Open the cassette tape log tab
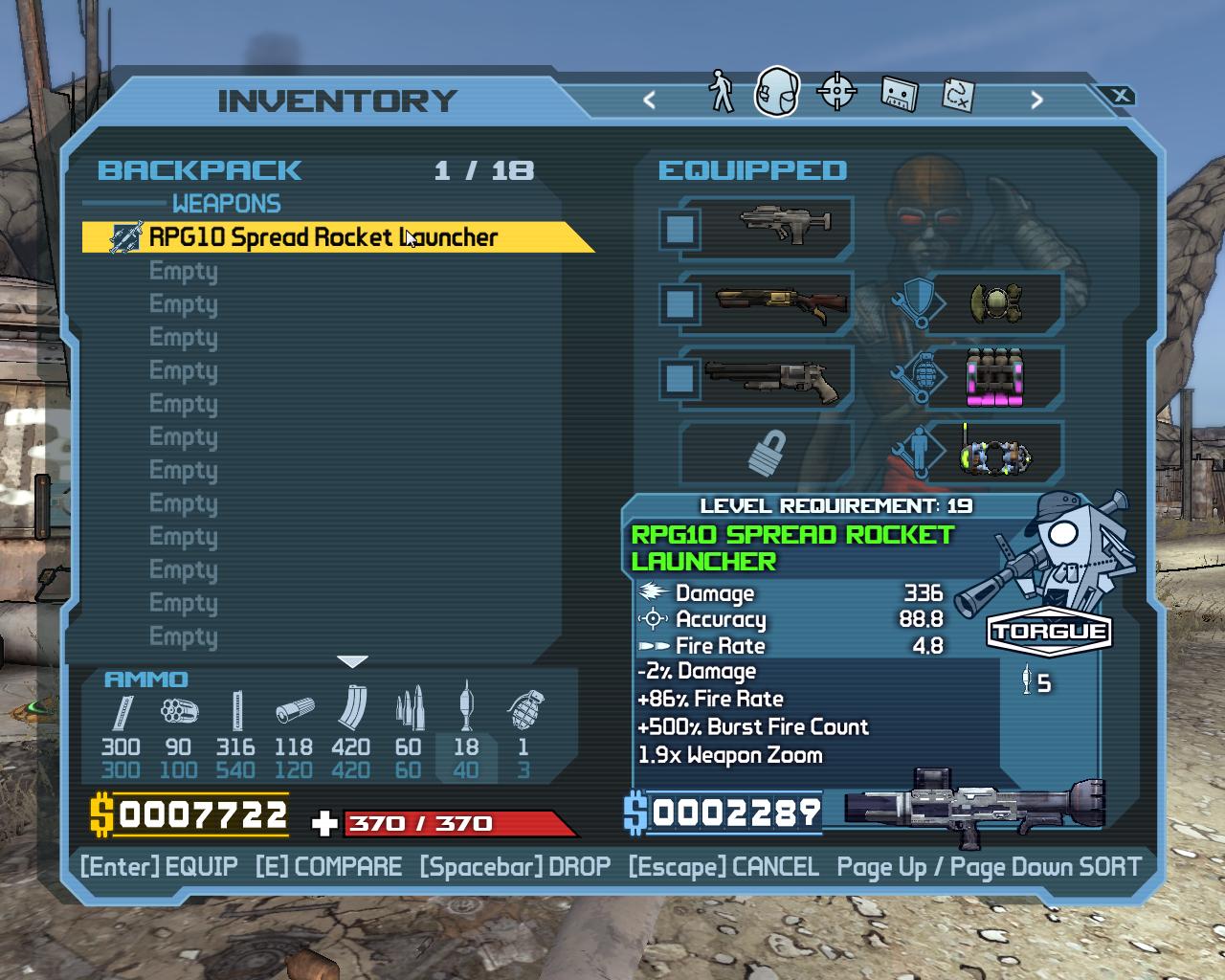 (x=898, y=94)
